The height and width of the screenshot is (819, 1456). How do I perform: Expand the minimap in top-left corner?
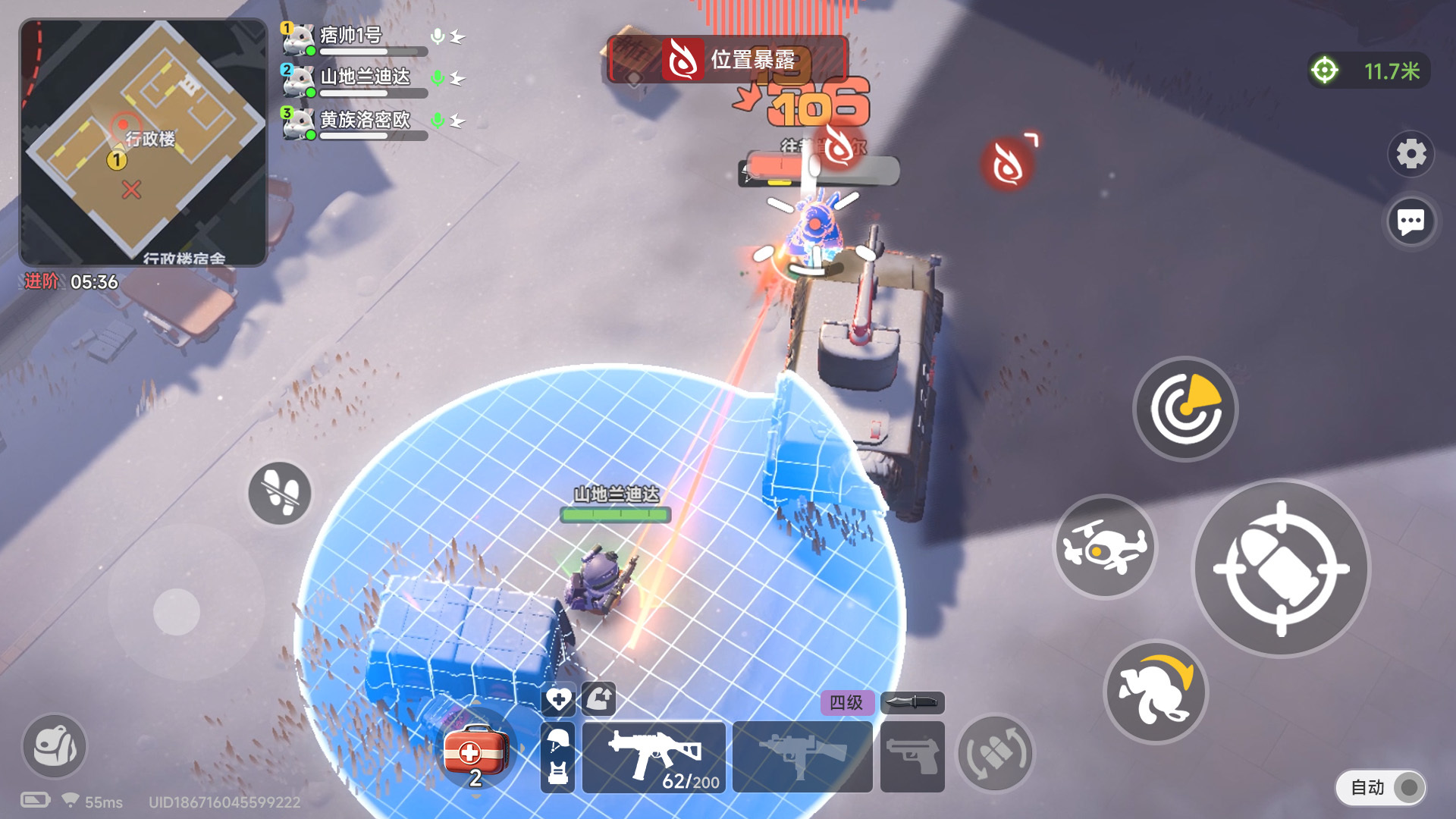(x=140, y=140)
